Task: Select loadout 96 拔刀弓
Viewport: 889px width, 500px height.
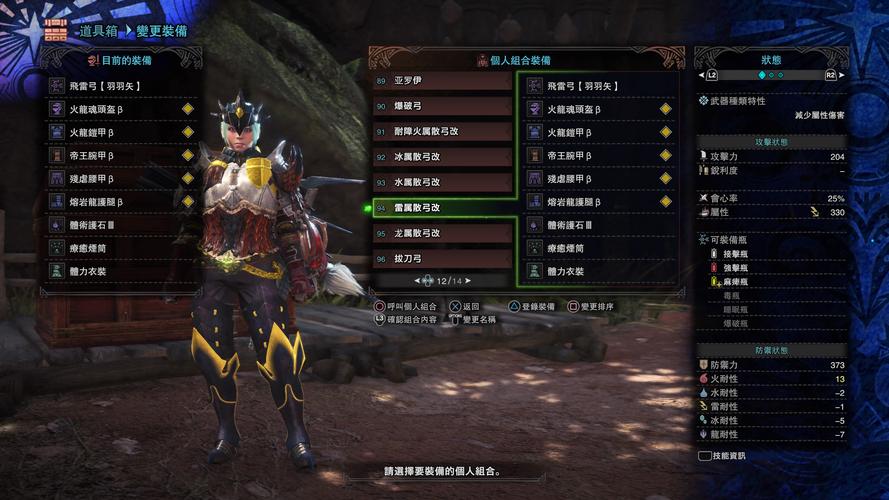Action: [x=441, y=258]
